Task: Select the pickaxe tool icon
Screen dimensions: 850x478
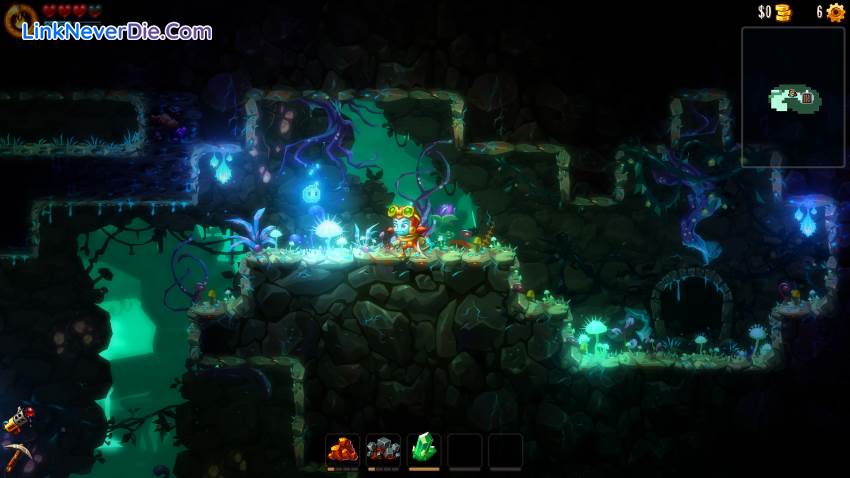Action: 17,457
